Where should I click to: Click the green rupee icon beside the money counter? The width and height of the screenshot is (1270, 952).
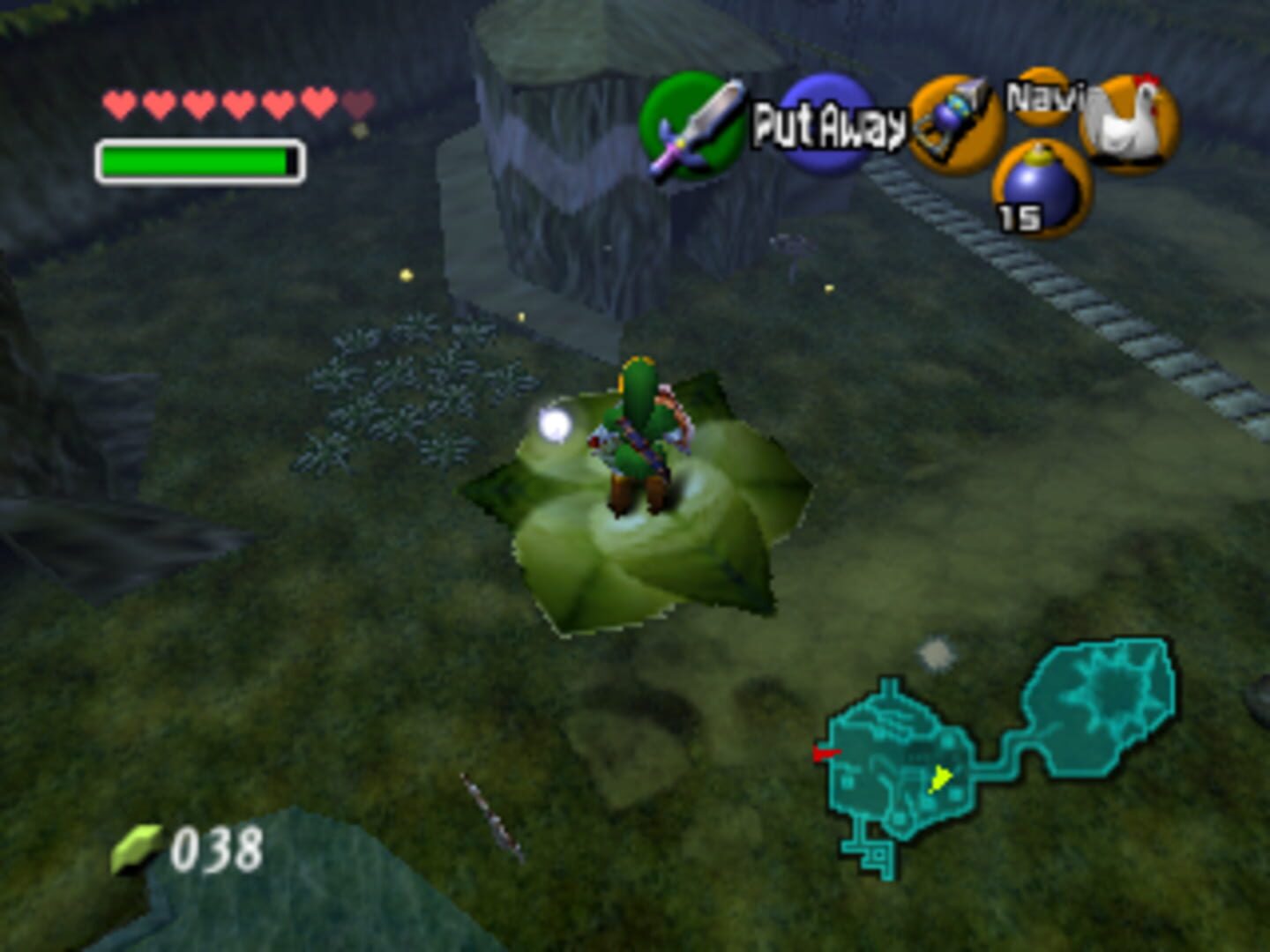coord(134,845)
